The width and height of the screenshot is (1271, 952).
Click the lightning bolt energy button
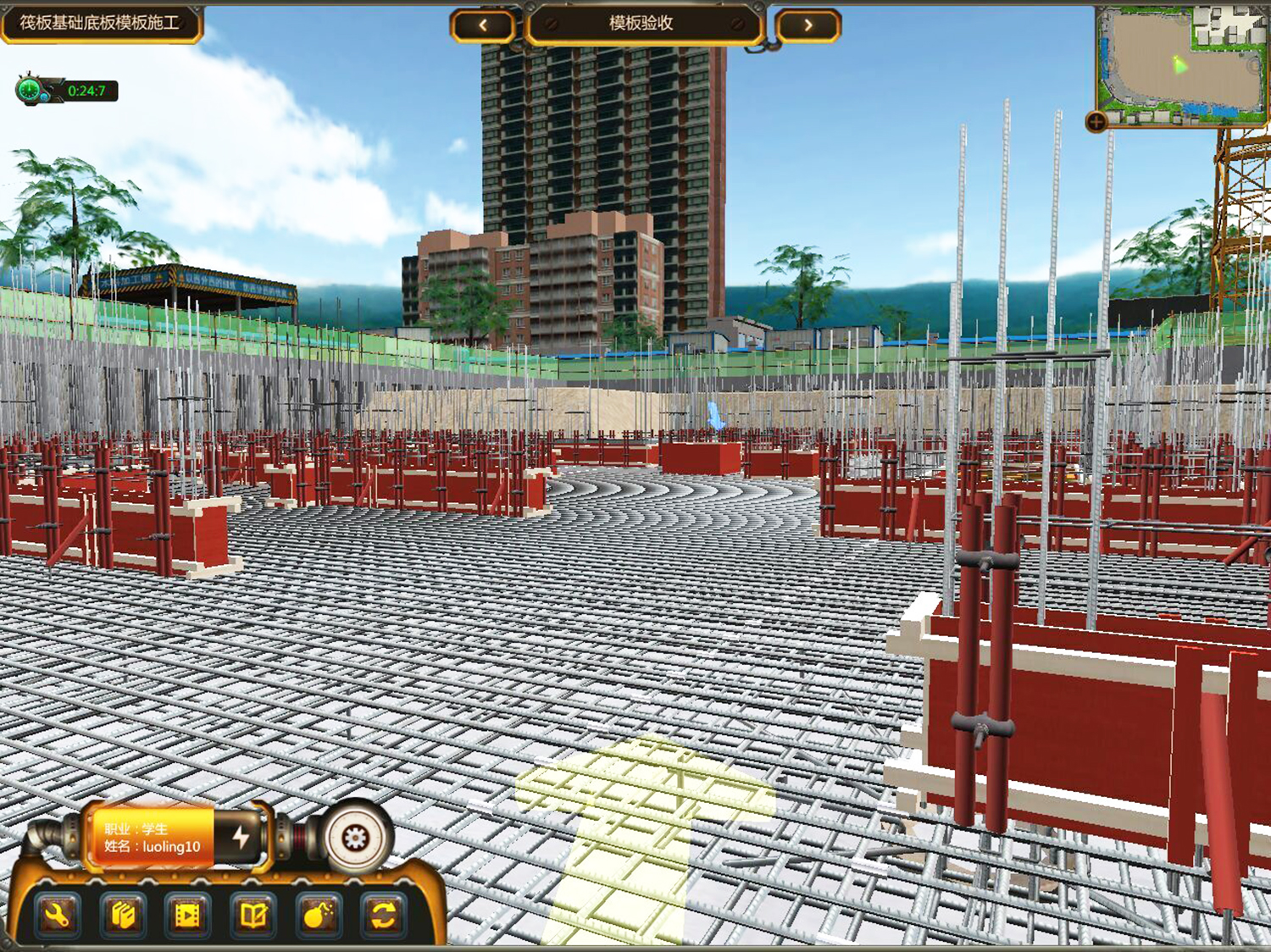click(241, 837)
